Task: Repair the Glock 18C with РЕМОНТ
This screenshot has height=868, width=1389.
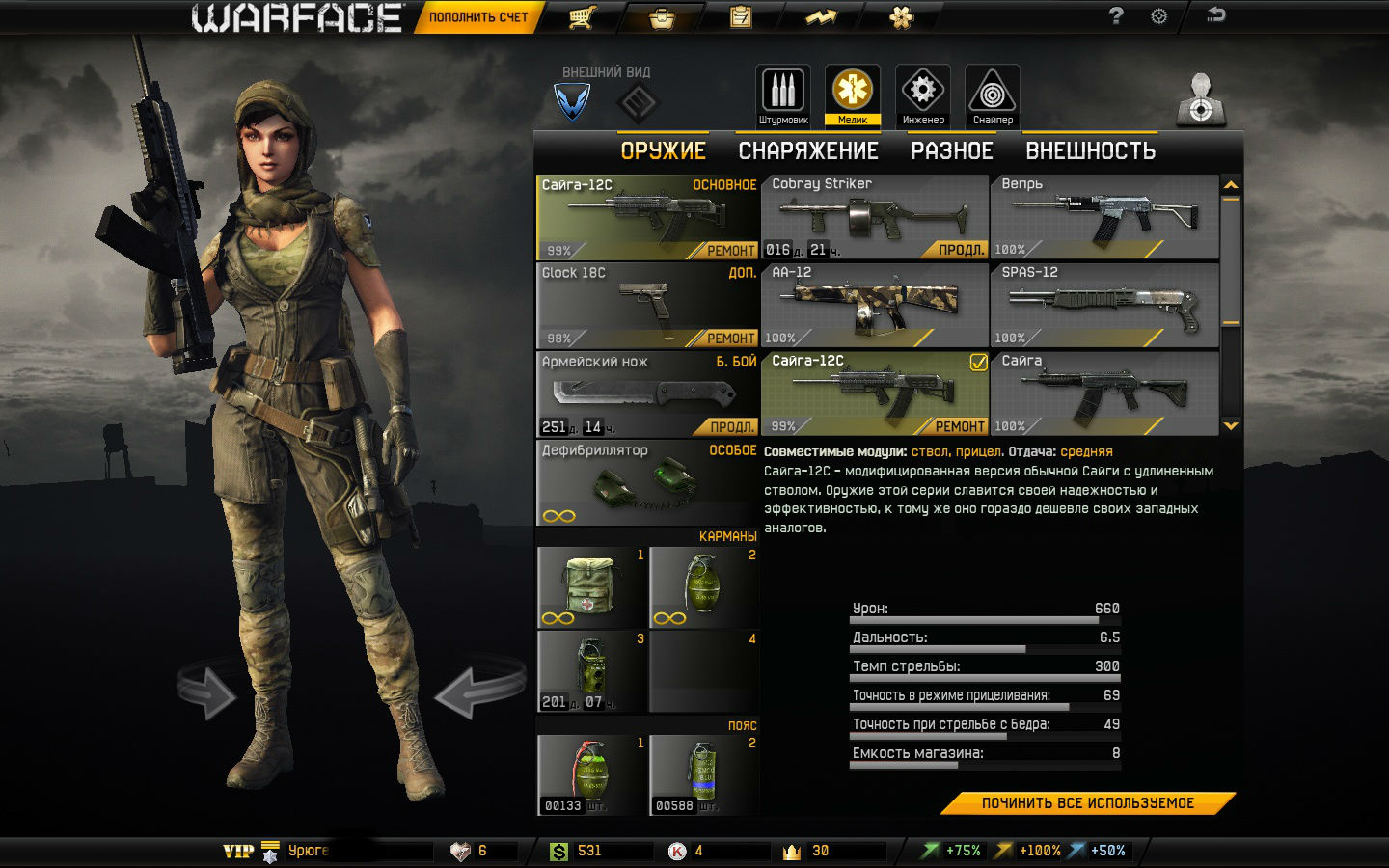Action: point(730,339)
